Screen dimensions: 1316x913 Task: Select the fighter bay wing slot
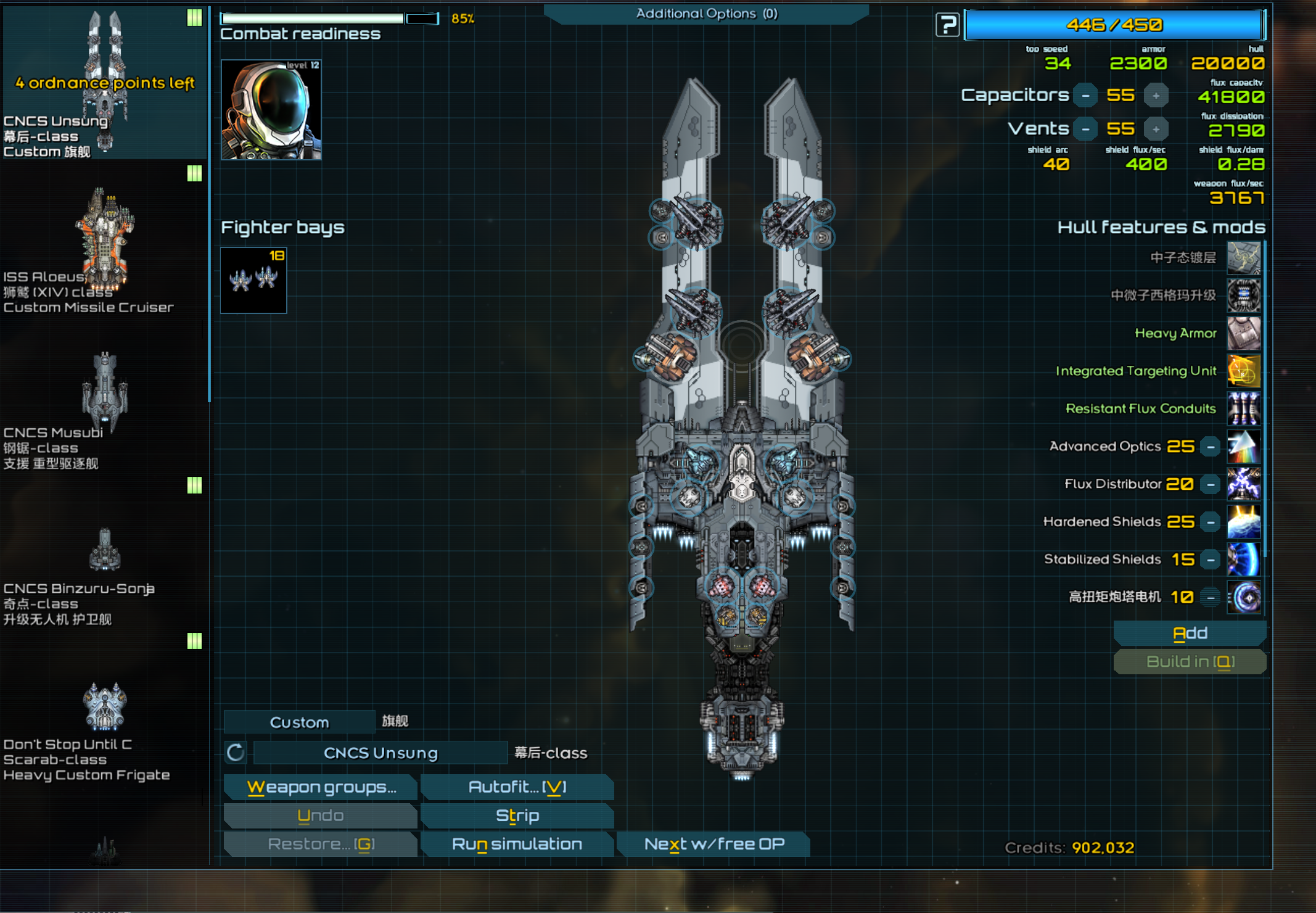[253, 280]
